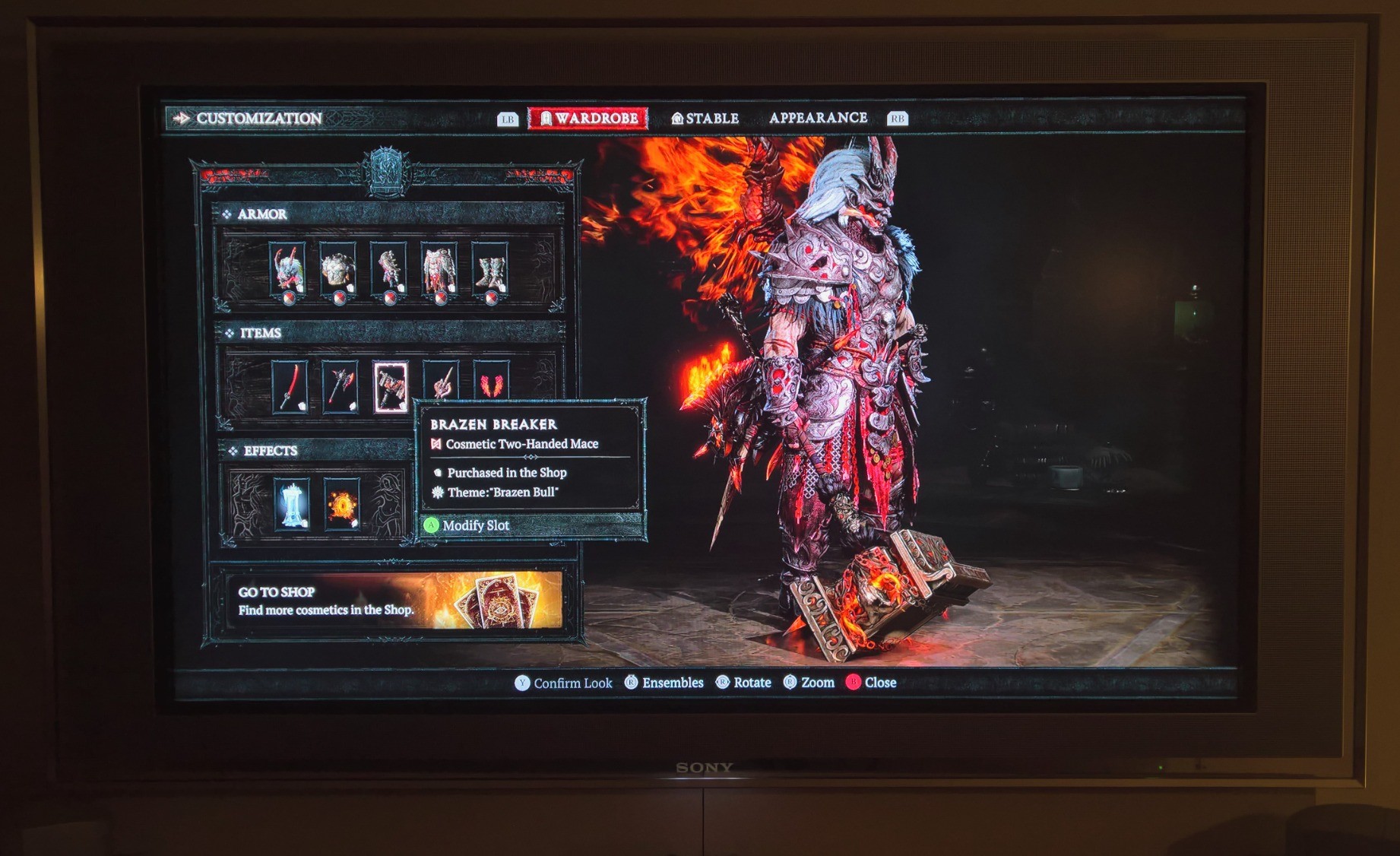The height and width of the screenshot is (856, 1400).
Task: Select the chest armor slot
Action: point(338,270)
